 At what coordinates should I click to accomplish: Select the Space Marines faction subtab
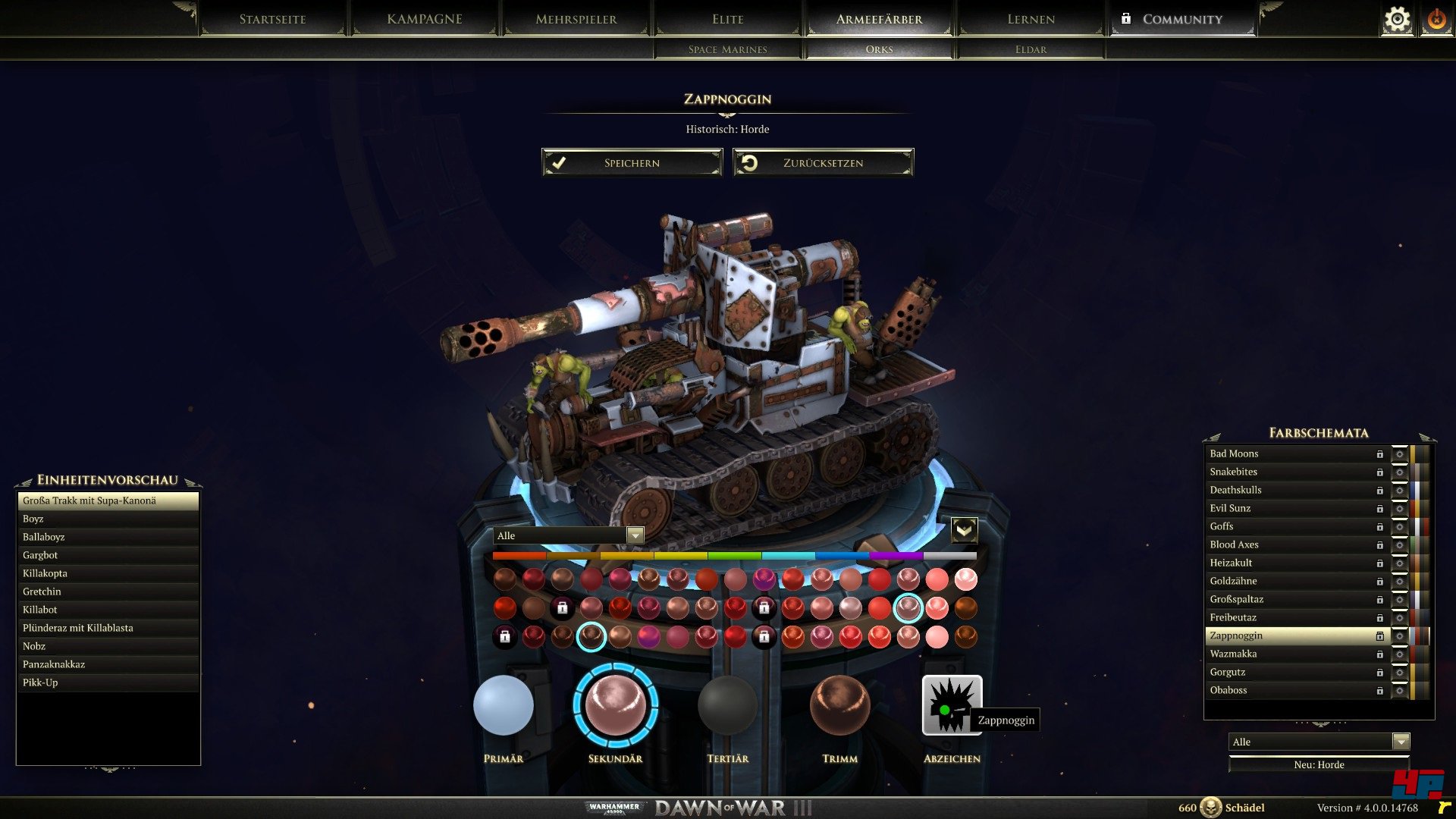(727, 49)
